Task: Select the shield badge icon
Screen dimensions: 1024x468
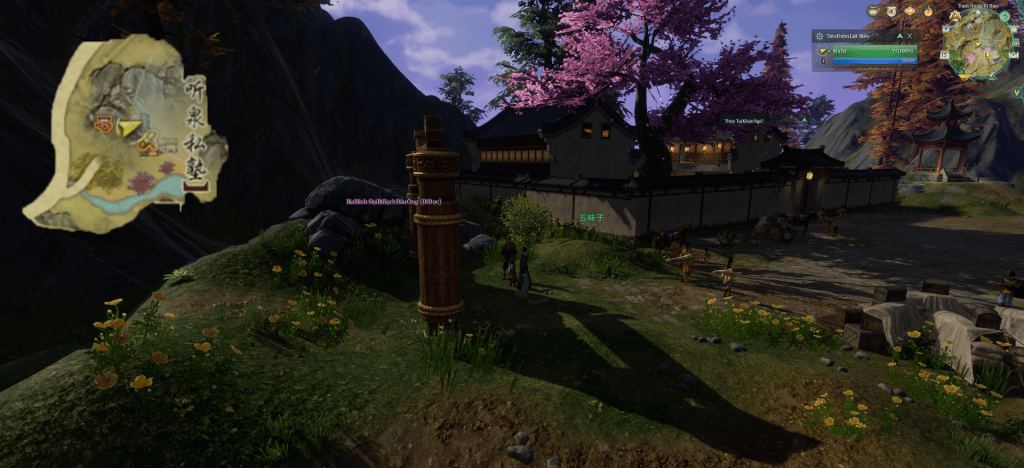Action: (x=891, y=11)
